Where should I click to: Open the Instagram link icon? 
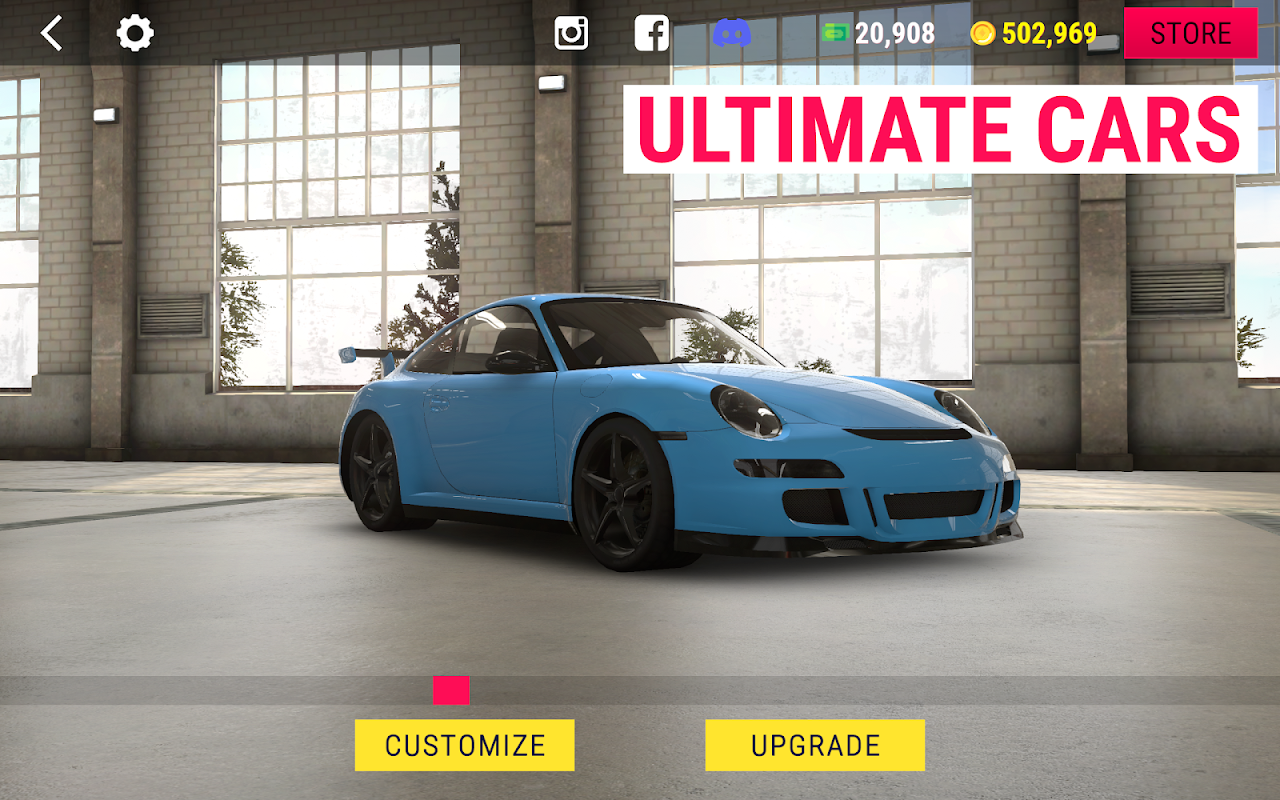pos(571,34)
